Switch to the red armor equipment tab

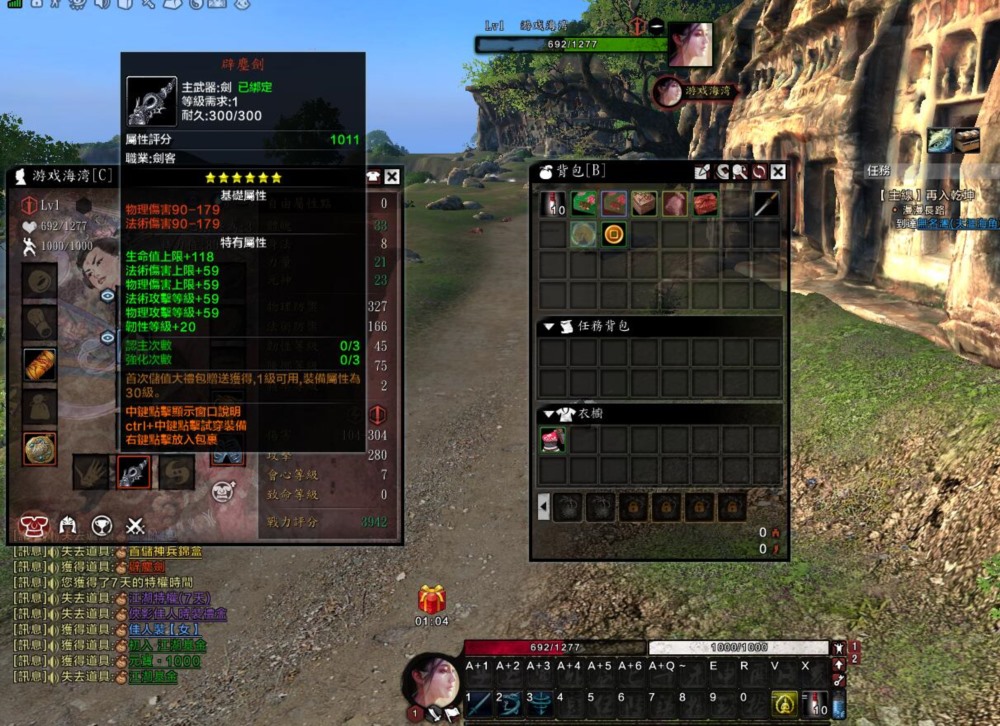point(33,526)
